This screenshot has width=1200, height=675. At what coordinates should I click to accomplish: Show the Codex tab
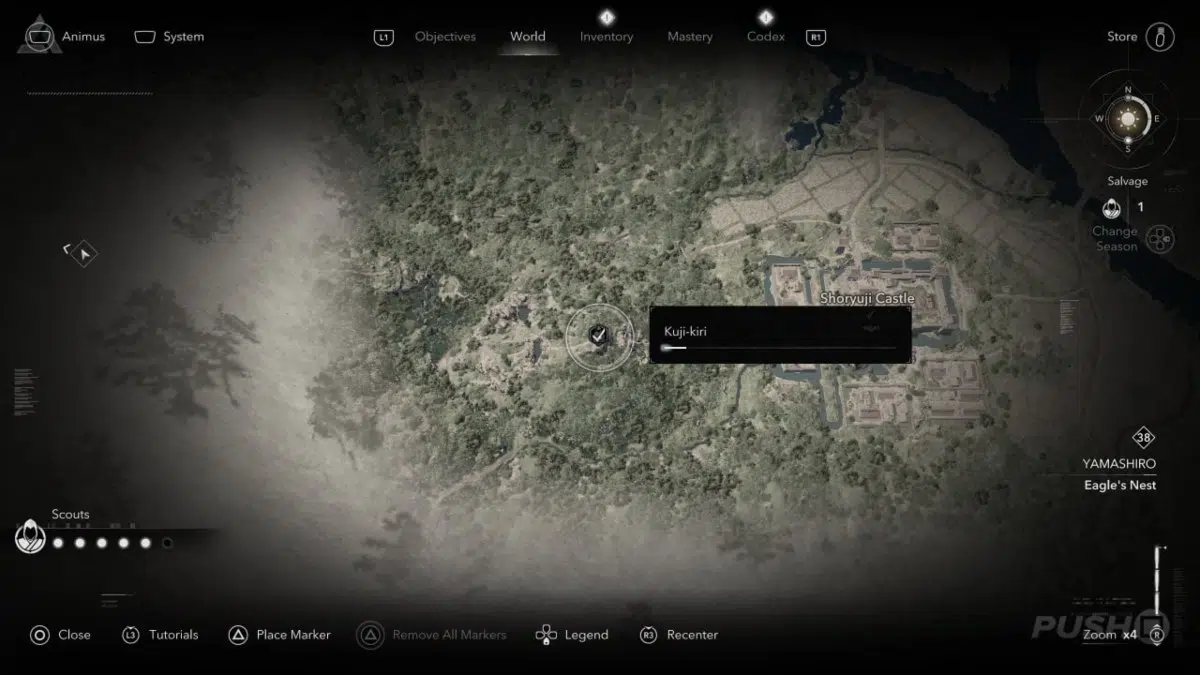click(766, 37)
